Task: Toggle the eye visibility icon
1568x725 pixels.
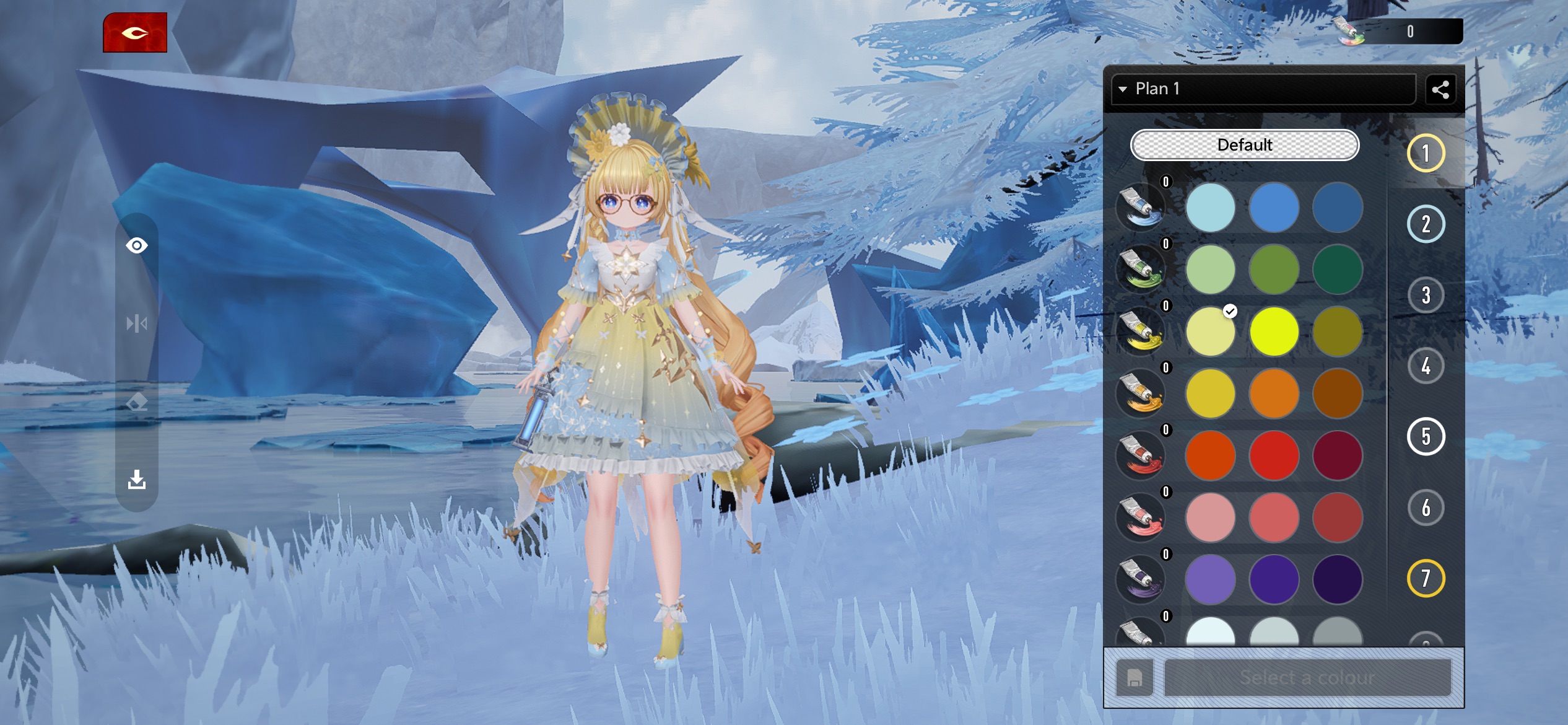Action: 137,246
